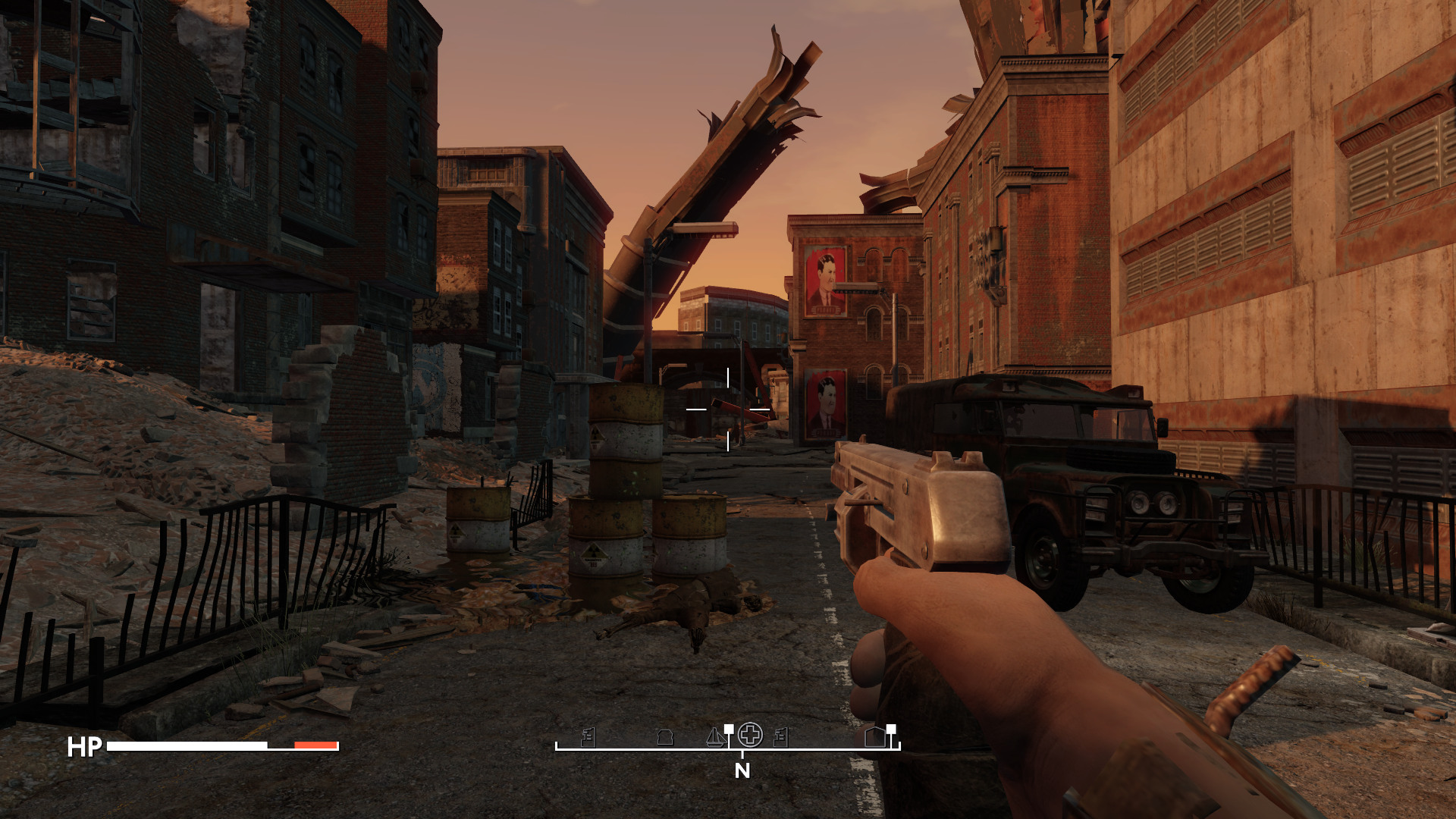1456x819 pixels.
Task: Pick the house-shaped compass marker
Action: coord(875,736)
